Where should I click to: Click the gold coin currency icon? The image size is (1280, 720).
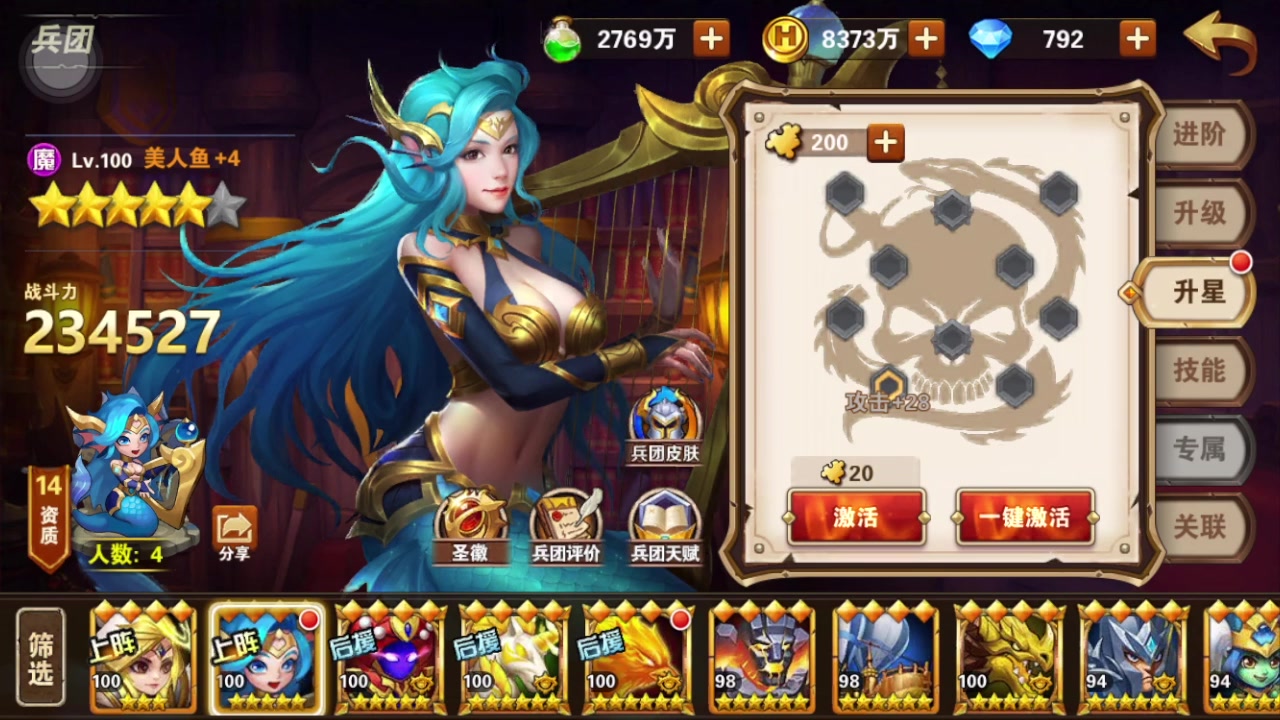click(786, 39)
